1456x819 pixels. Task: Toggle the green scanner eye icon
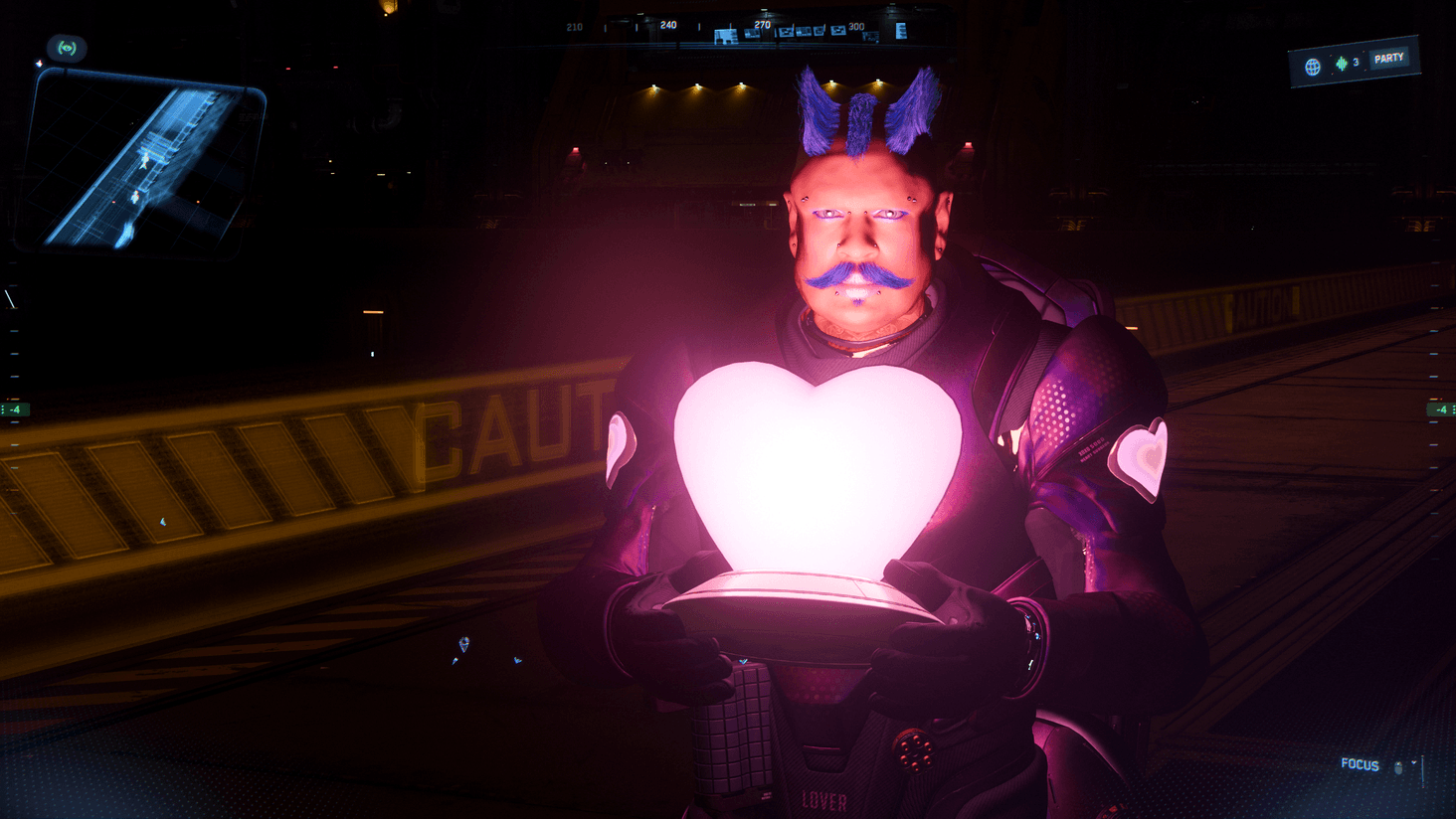coord(67,48)
